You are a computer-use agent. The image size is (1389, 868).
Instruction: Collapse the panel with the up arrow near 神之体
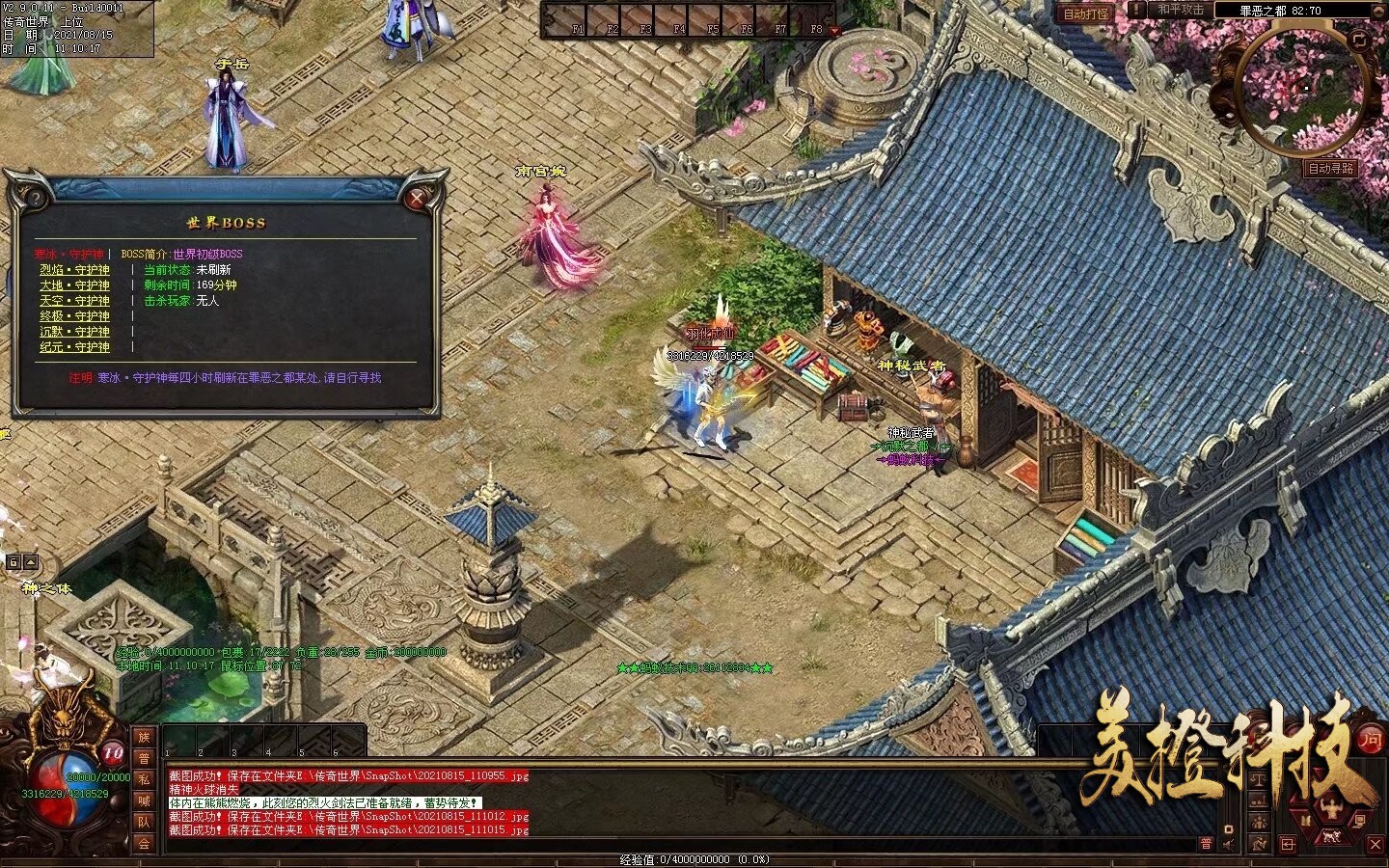click(x=31, y=562)
